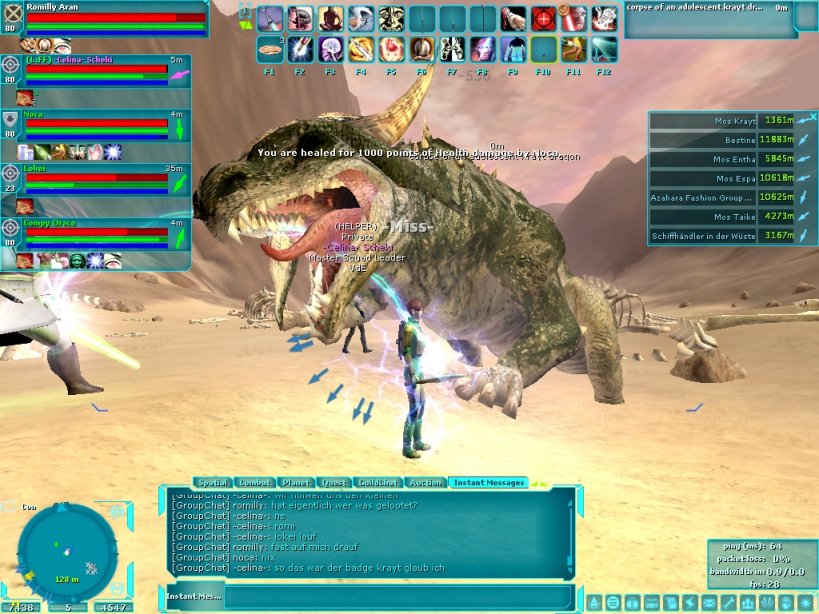Activate the glowing brain ability icon
The width and height of the screenshot is (819, 614).
pos(332,49)
